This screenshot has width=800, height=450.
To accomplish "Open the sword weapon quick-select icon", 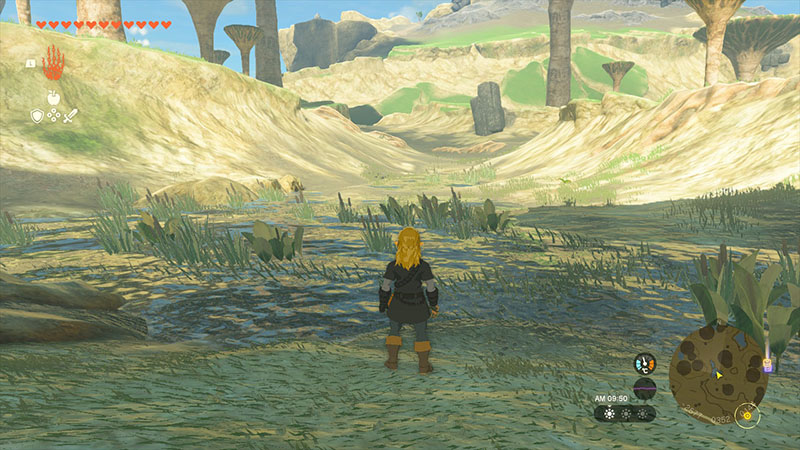I will click(71, 116).
